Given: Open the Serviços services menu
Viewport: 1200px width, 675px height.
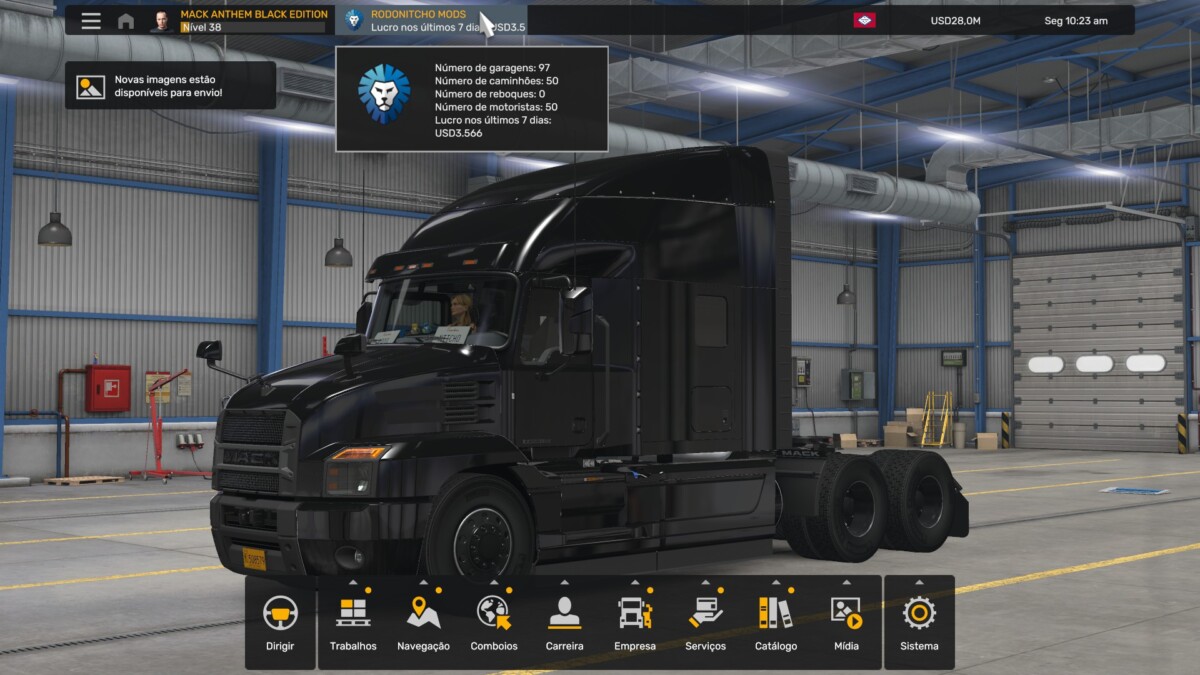Looking at the screenshot, I should (706, 622).
